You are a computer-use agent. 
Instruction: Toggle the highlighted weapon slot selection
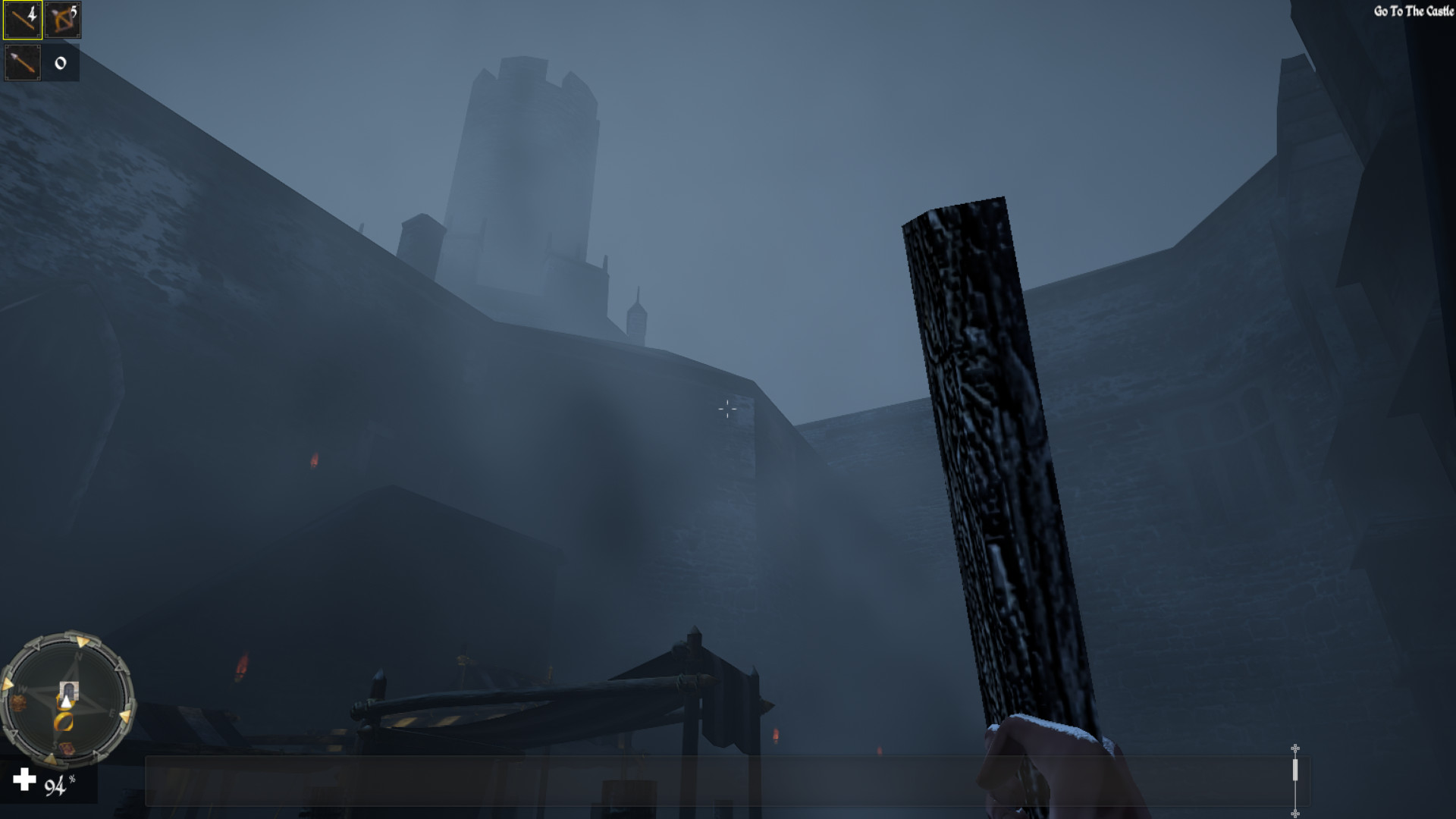pyautogui.click(x=20, y=20)
